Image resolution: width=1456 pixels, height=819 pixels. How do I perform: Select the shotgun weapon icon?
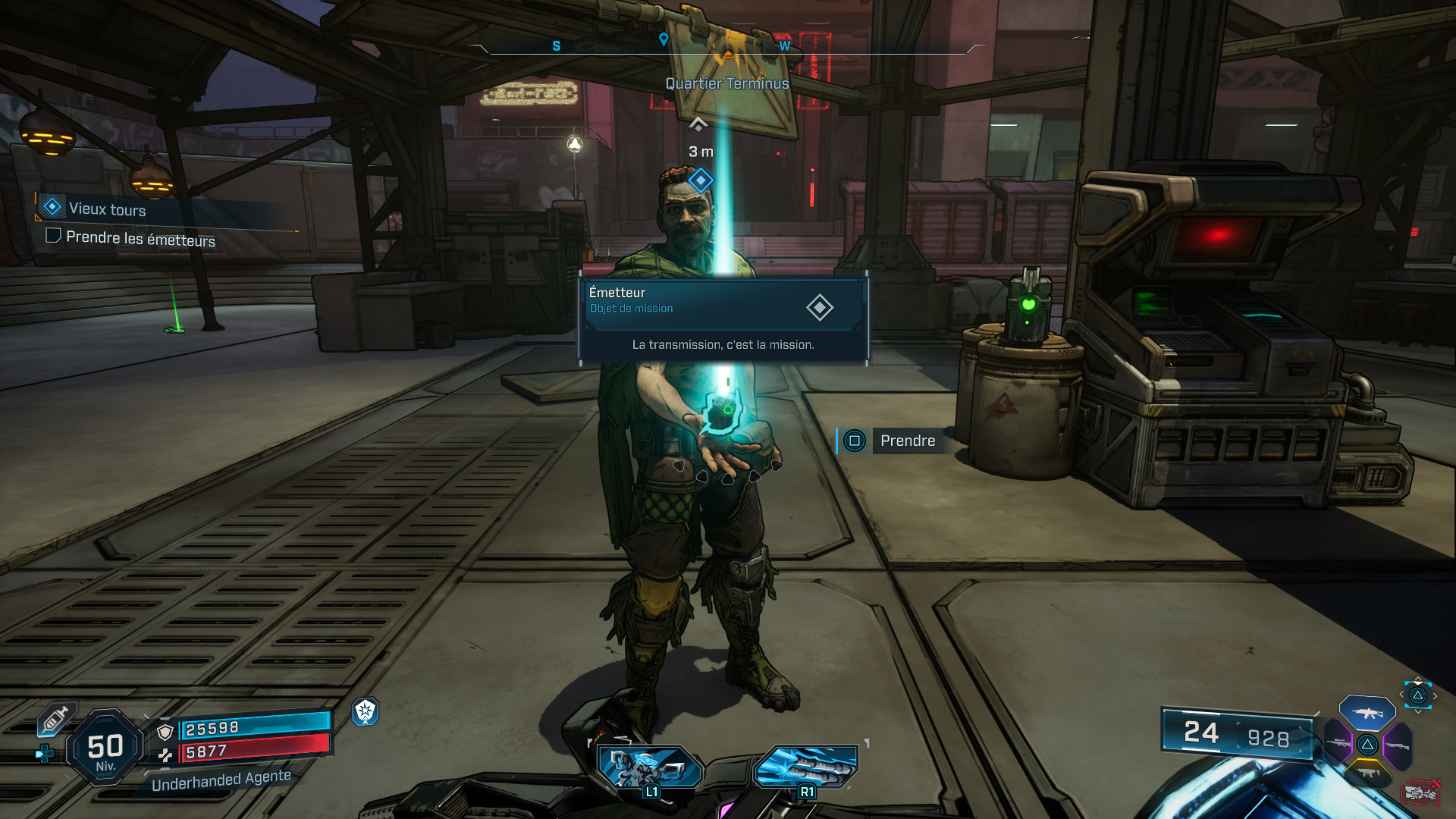[x=1398, y=745]
